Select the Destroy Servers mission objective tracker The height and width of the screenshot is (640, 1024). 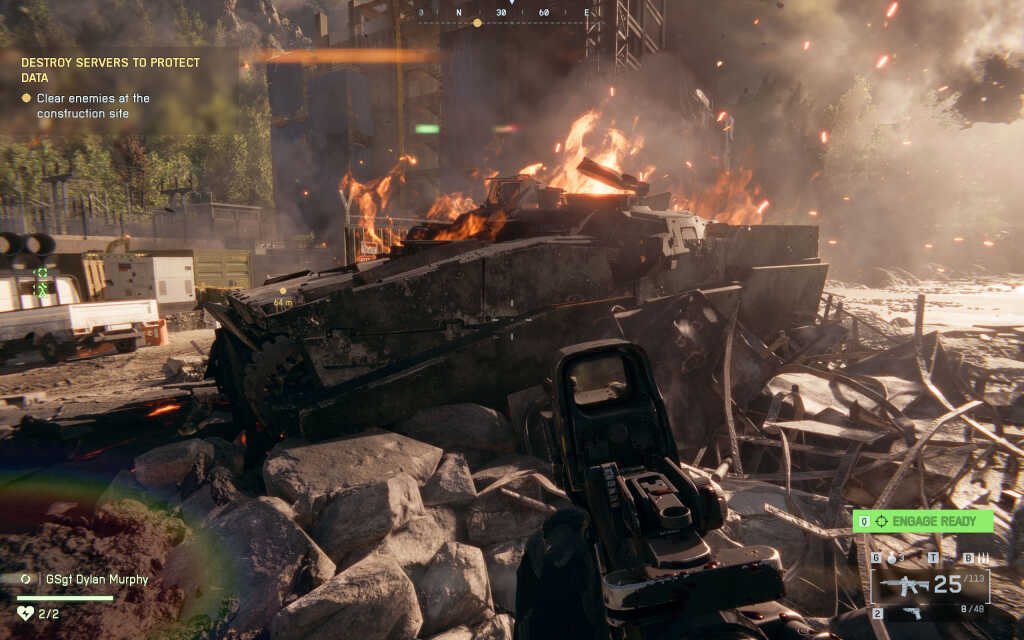(110, 69)
